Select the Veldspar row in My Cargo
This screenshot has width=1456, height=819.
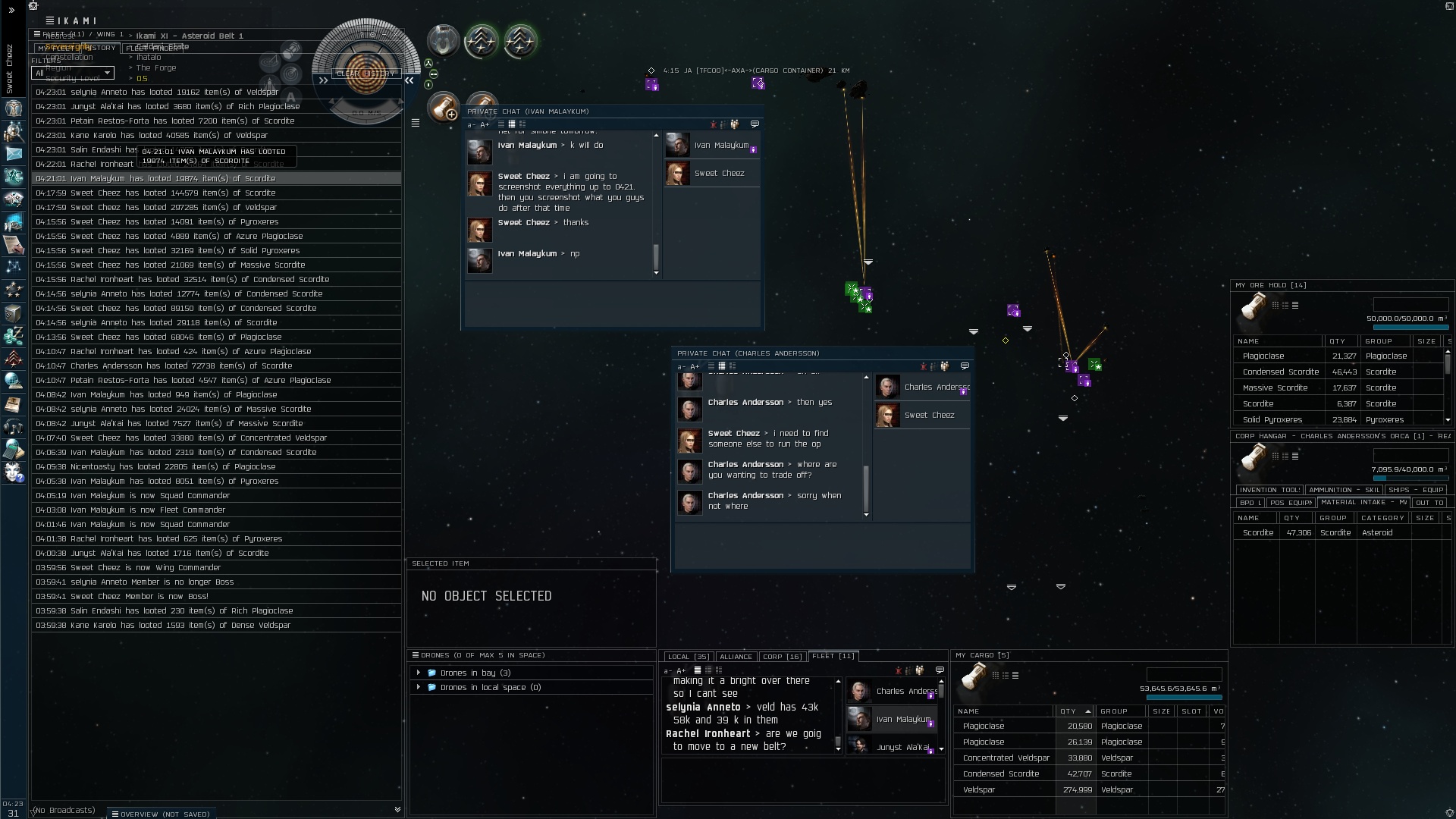[x=979, y=789]
